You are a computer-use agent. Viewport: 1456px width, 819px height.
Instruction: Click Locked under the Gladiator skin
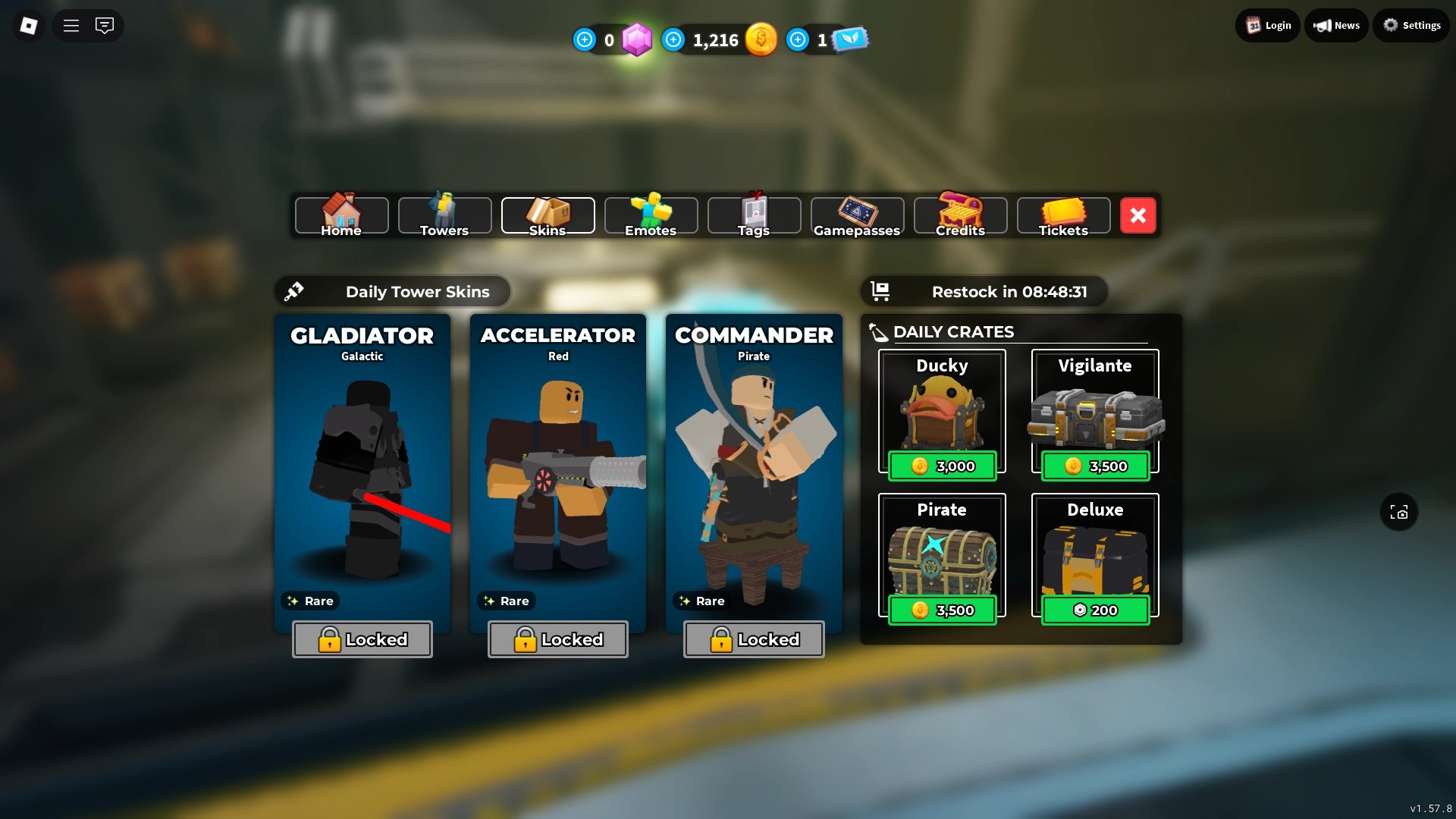(x=362, y=639)
